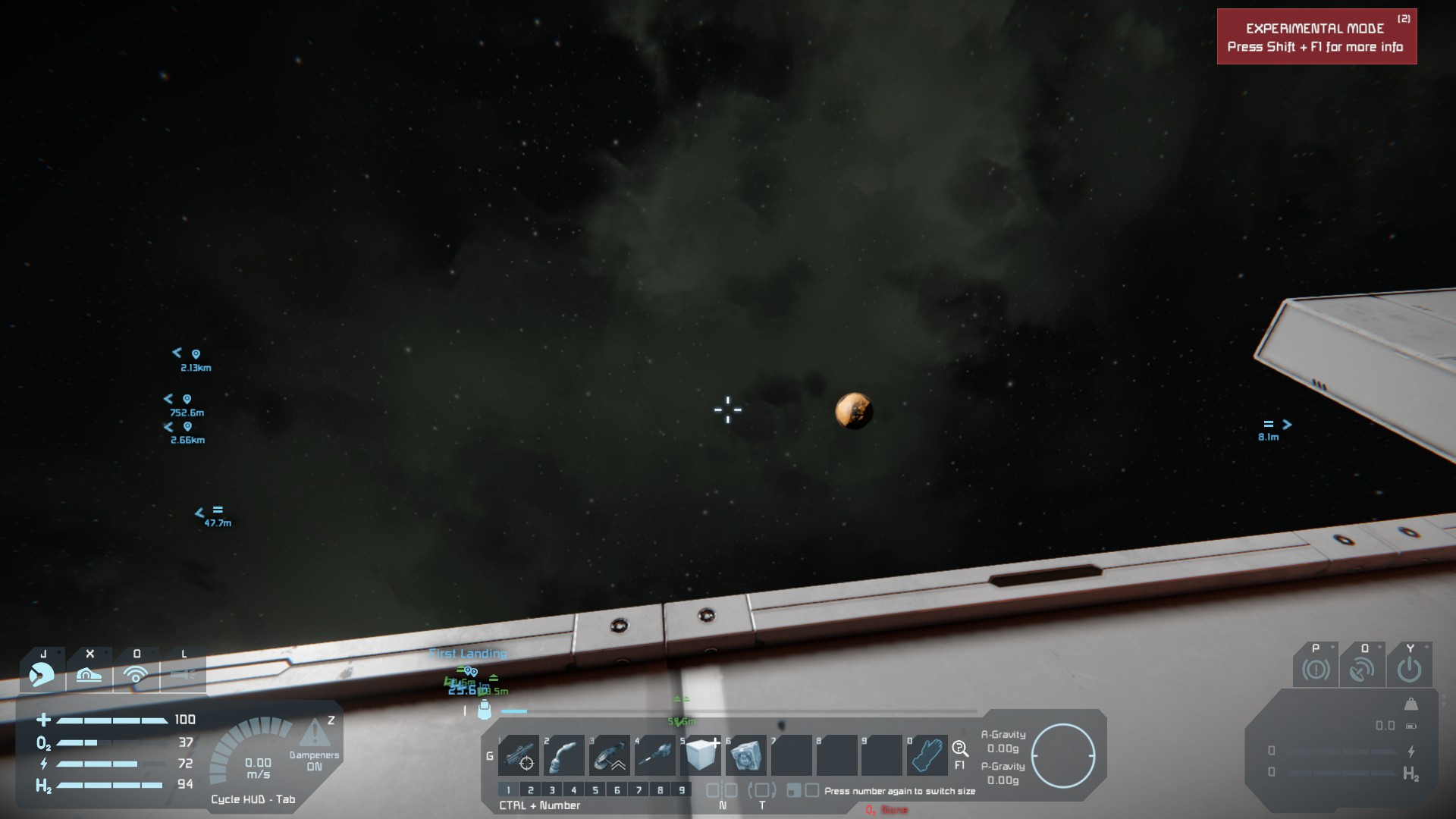The image size is (1456, 819).
Task: Click the Experimental Mode notification banner
Action: (x=1316, y=37)
